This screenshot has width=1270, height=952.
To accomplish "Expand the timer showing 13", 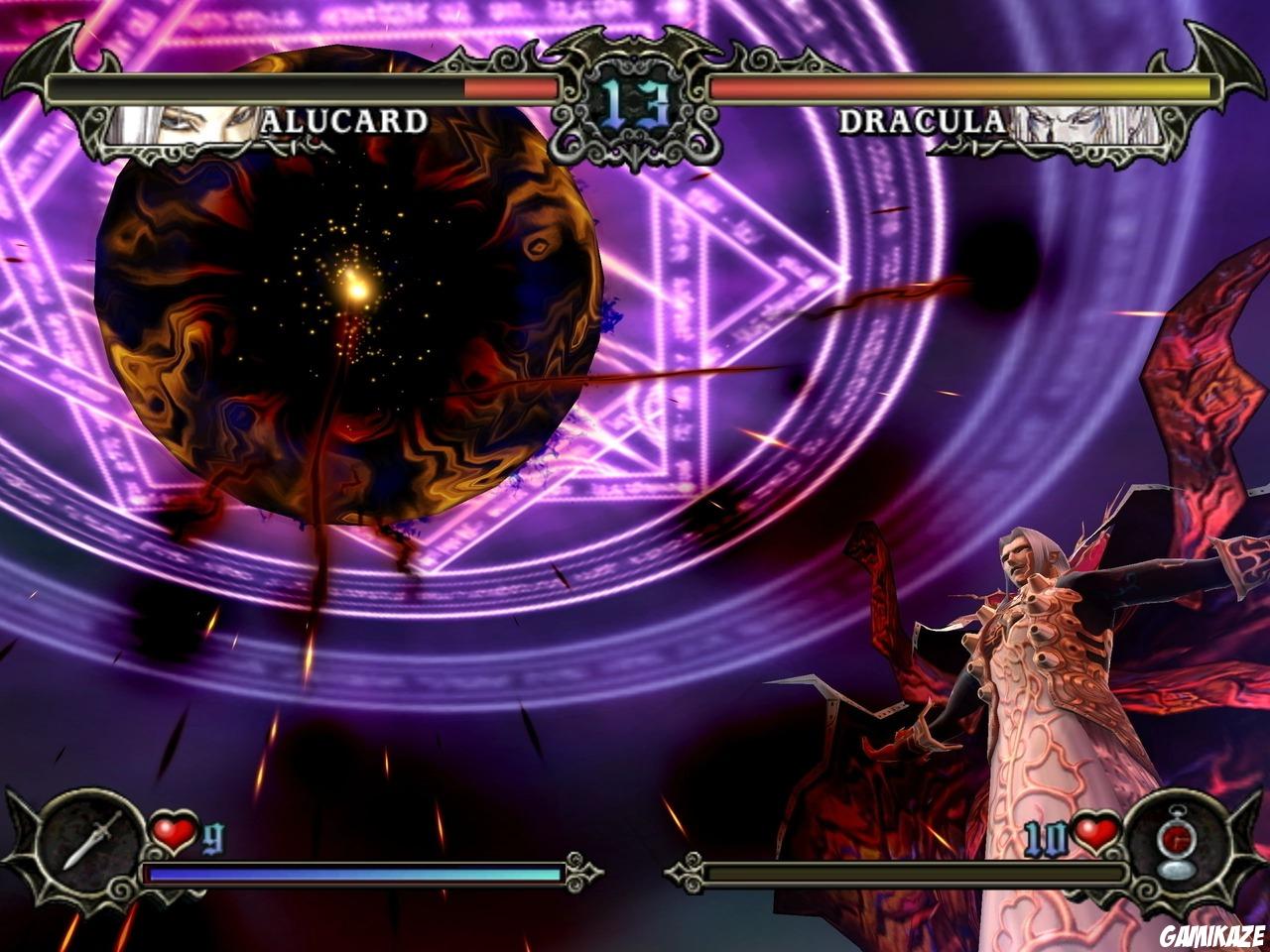I will tap(633, 99).
